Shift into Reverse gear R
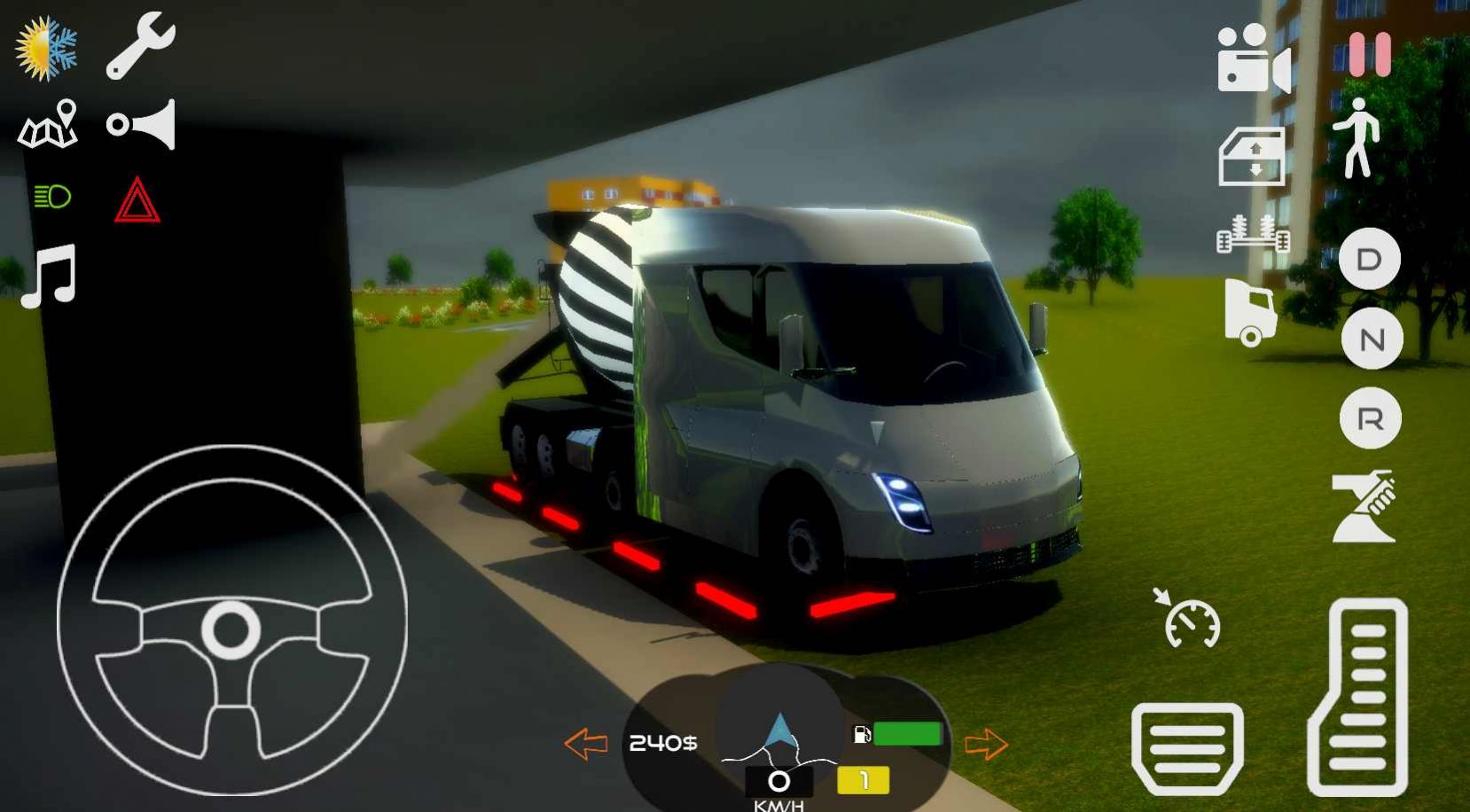This screenshot has width=1470, height=812. [1370, 418]
